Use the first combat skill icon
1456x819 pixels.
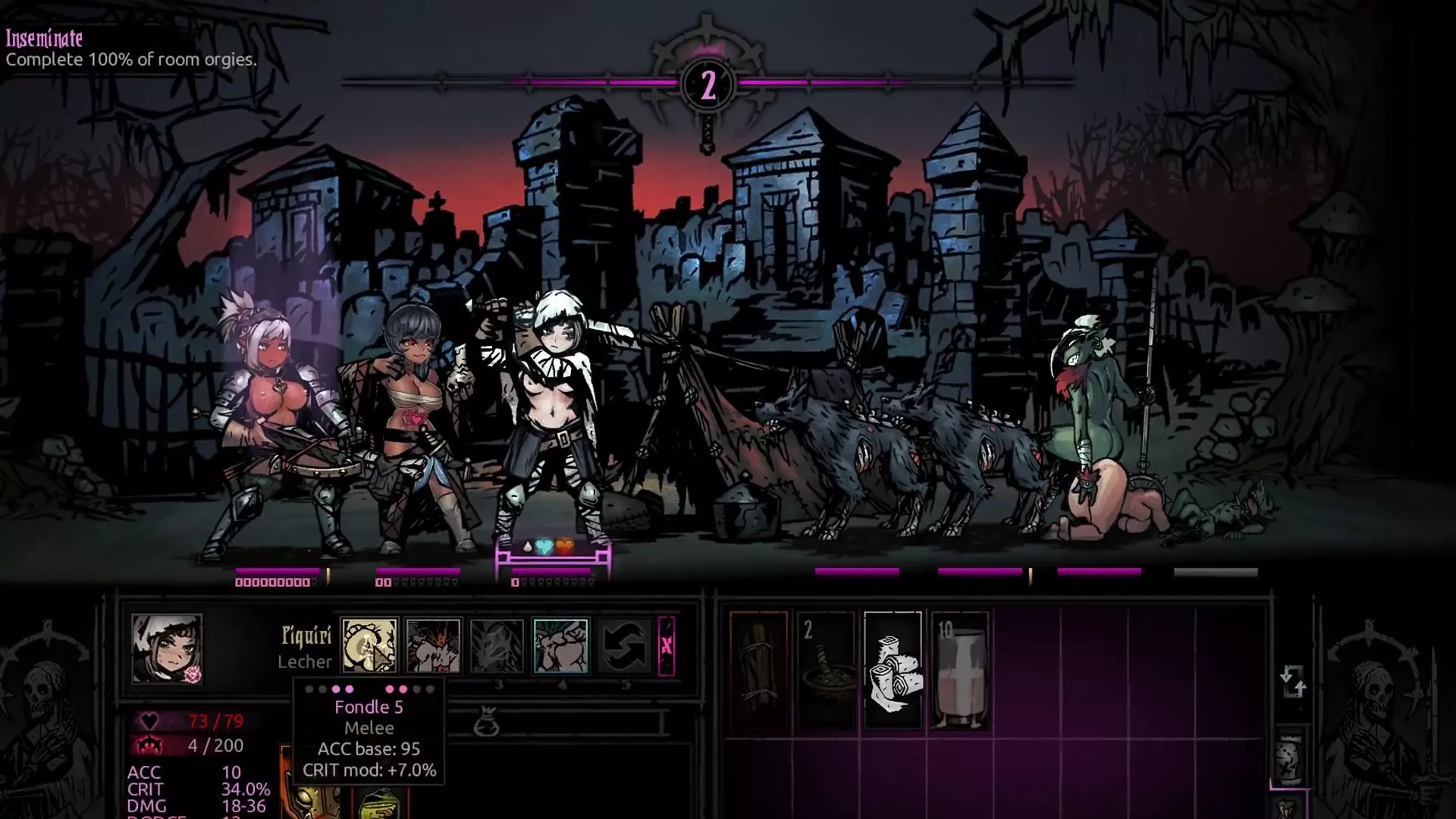(369, 646)
